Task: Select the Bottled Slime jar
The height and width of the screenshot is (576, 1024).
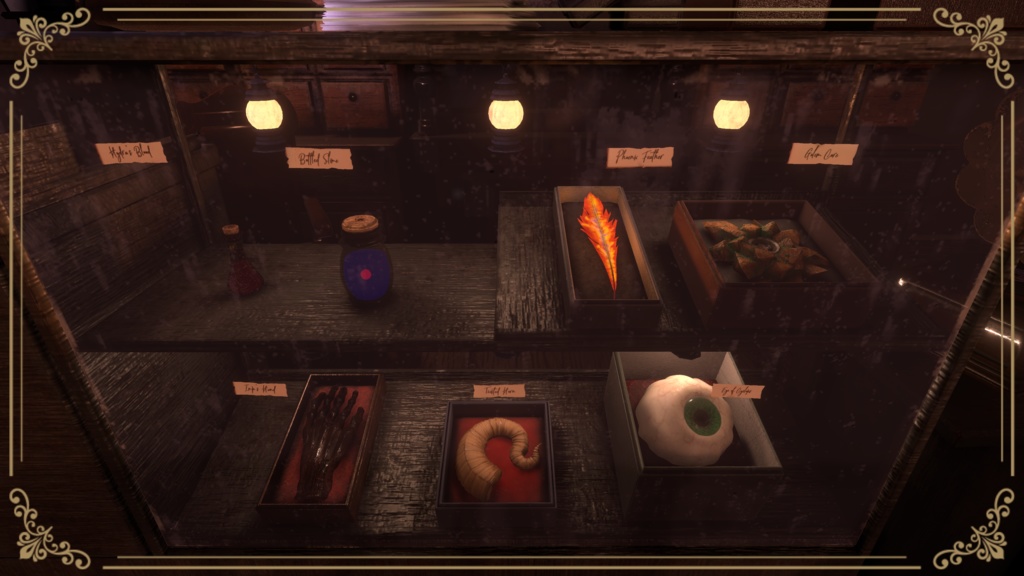Action: click(x=364, y=262)
